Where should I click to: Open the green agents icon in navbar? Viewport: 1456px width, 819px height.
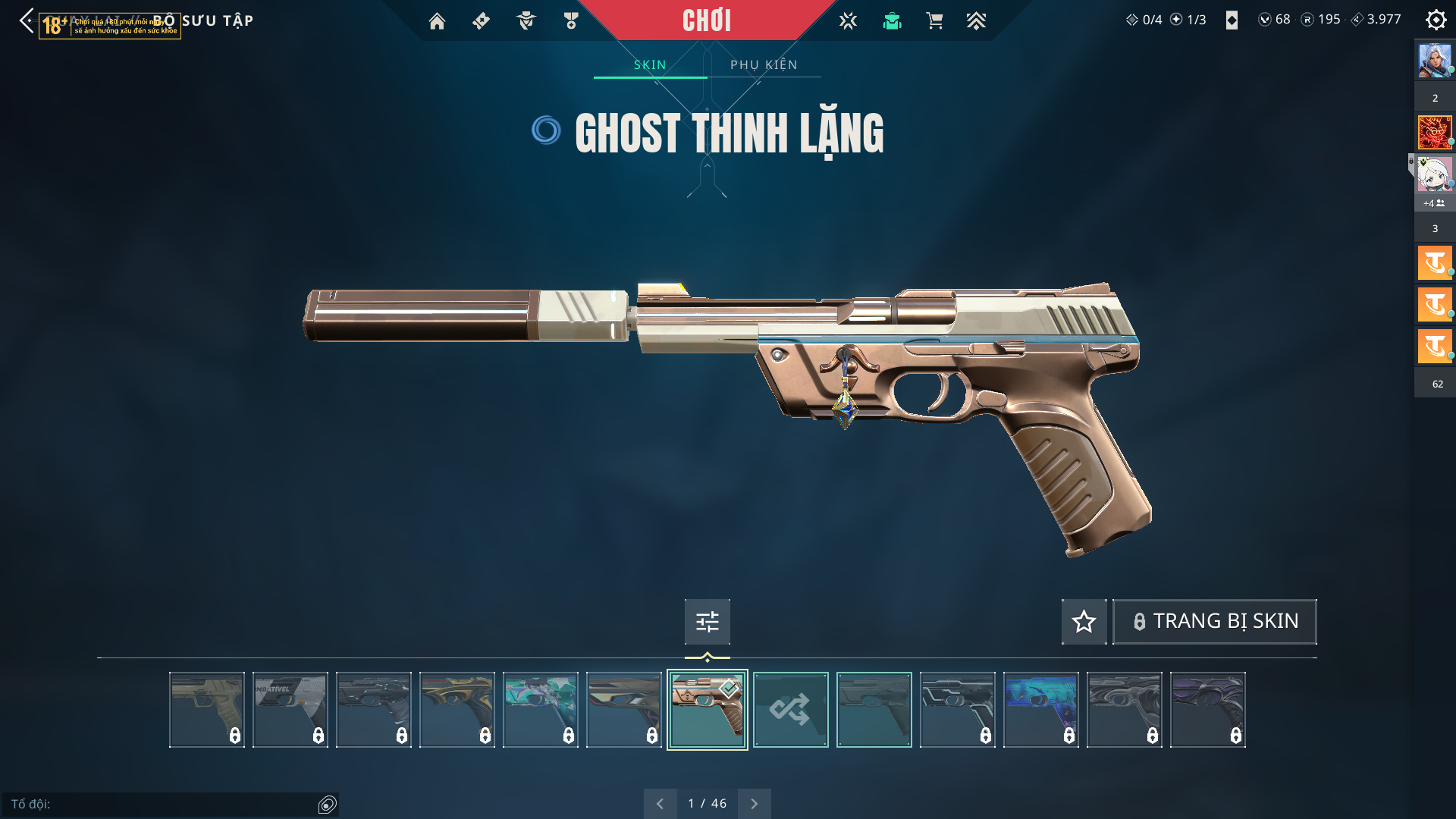pos(892,21)
